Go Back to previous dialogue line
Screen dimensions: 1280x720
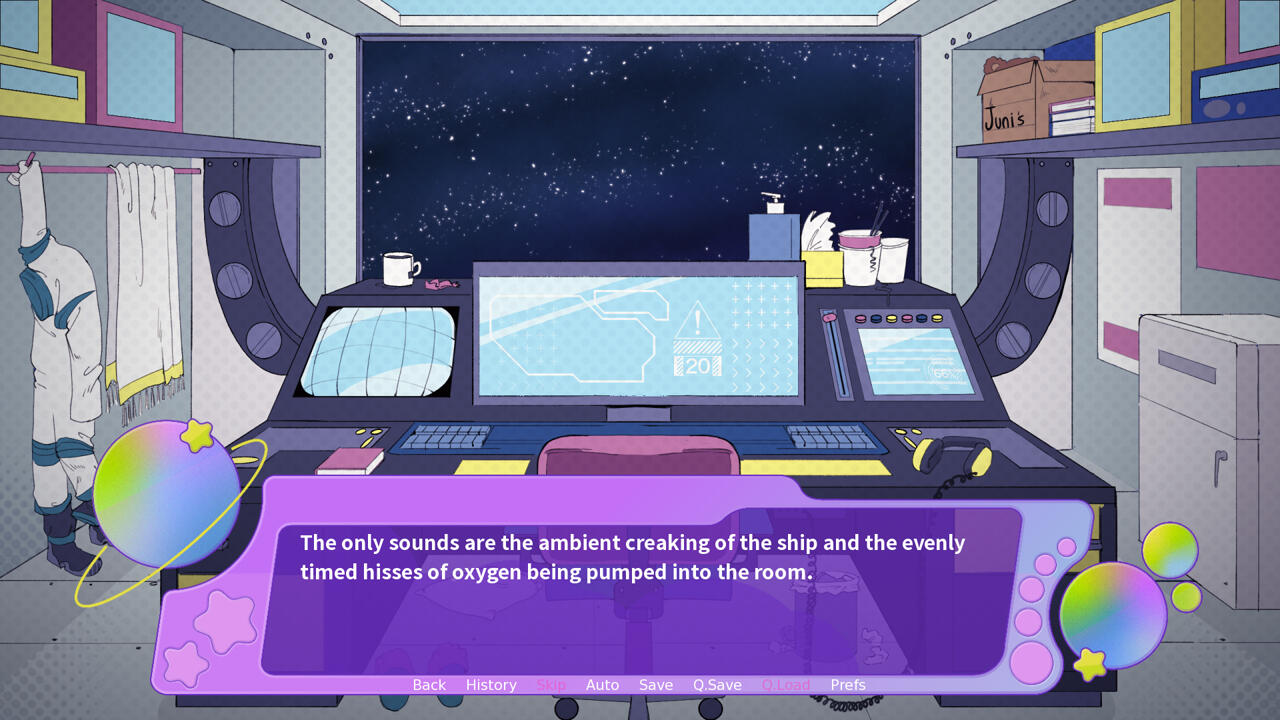[x=429, y=685]
